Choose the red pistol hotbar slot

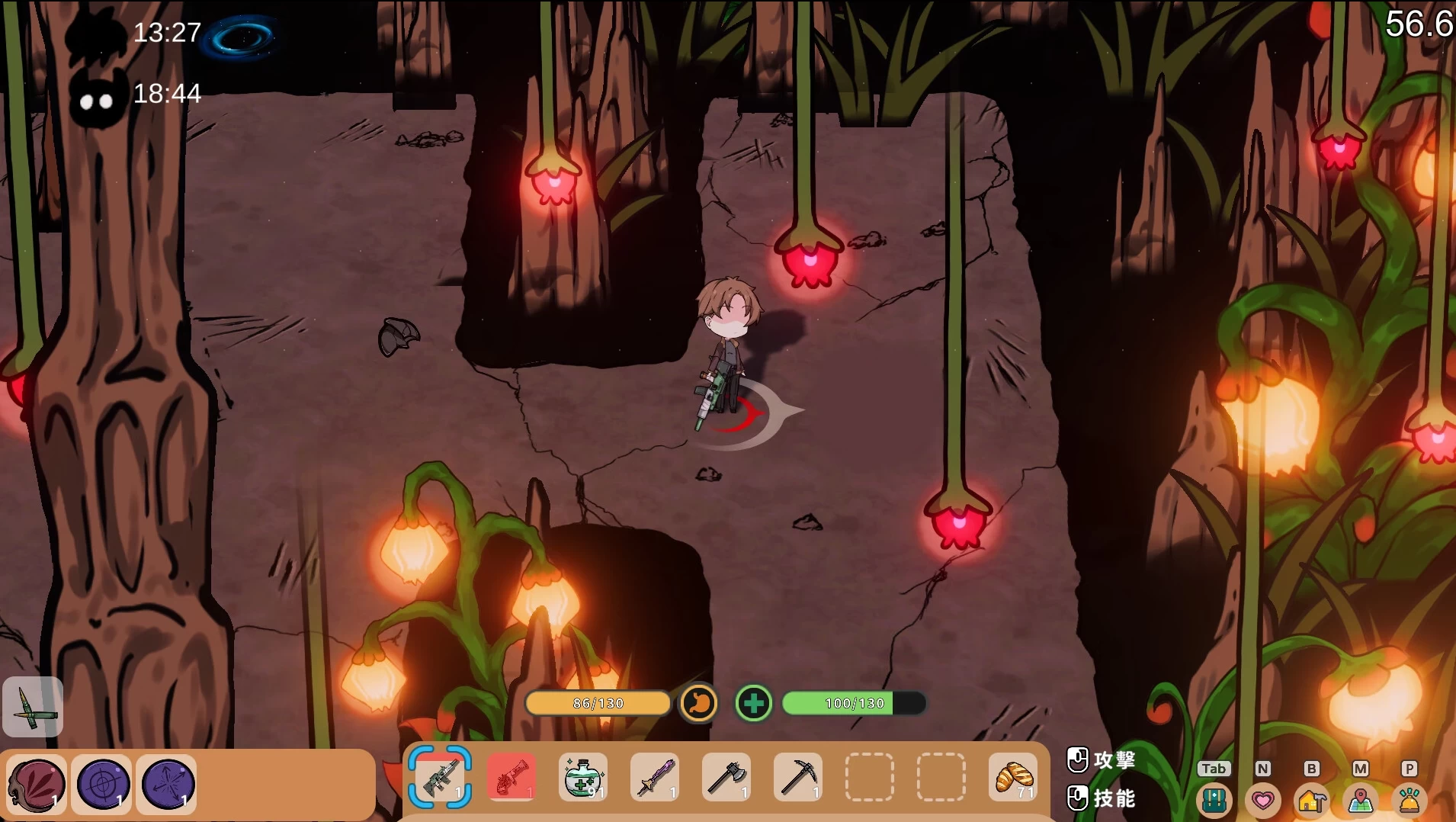click(512, 777)
